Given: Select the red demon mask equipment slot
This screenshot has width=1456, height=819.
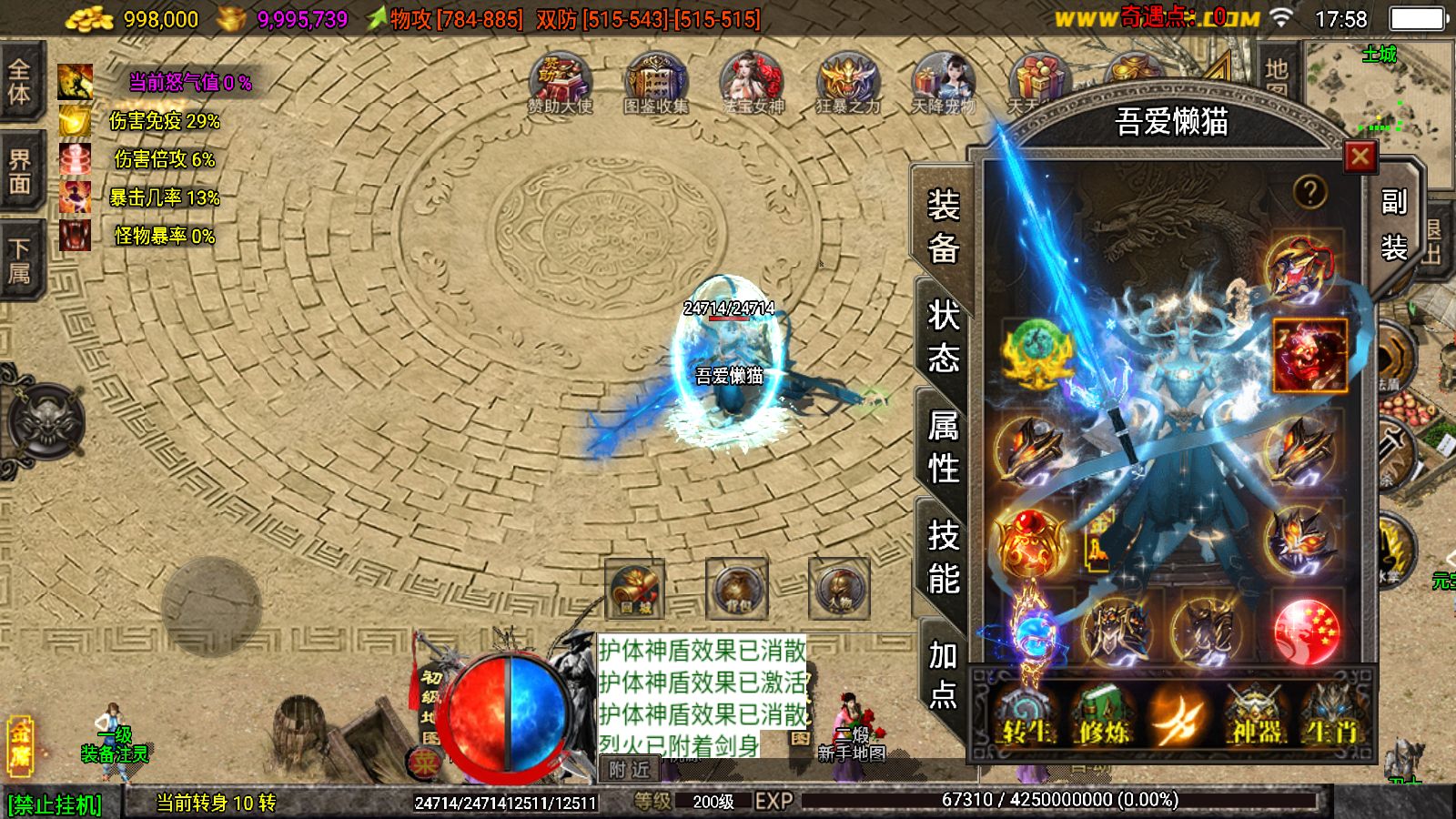Looking at the screenshot, I should 1309,356.
